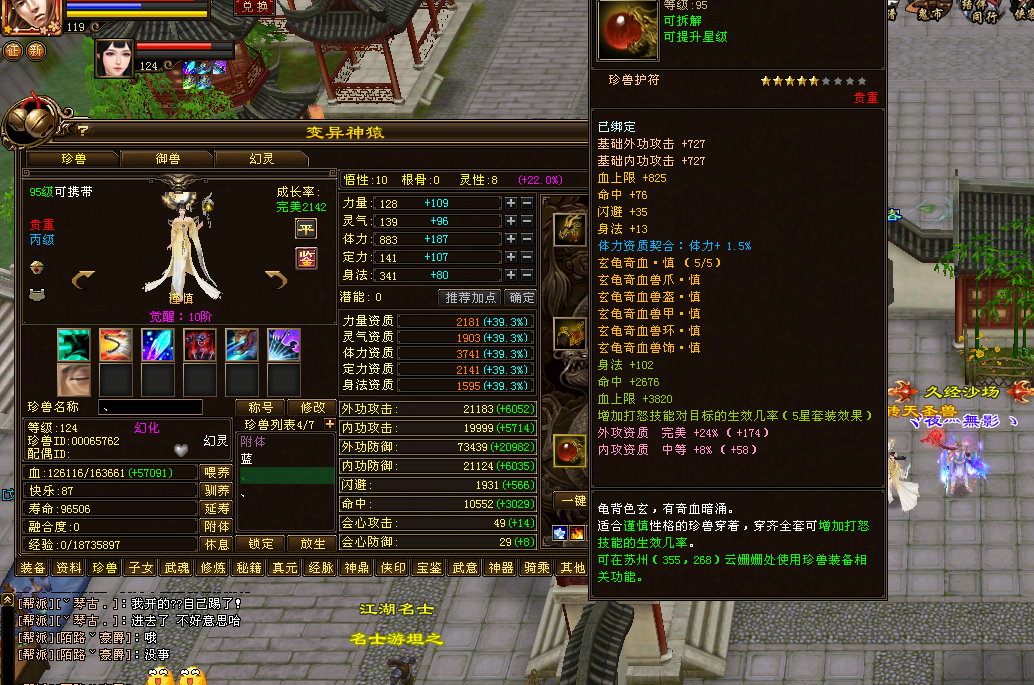Screen dimensions: 1034x685
Task: Lock the pet with 锁定
Action: click(x=260, y=544)
